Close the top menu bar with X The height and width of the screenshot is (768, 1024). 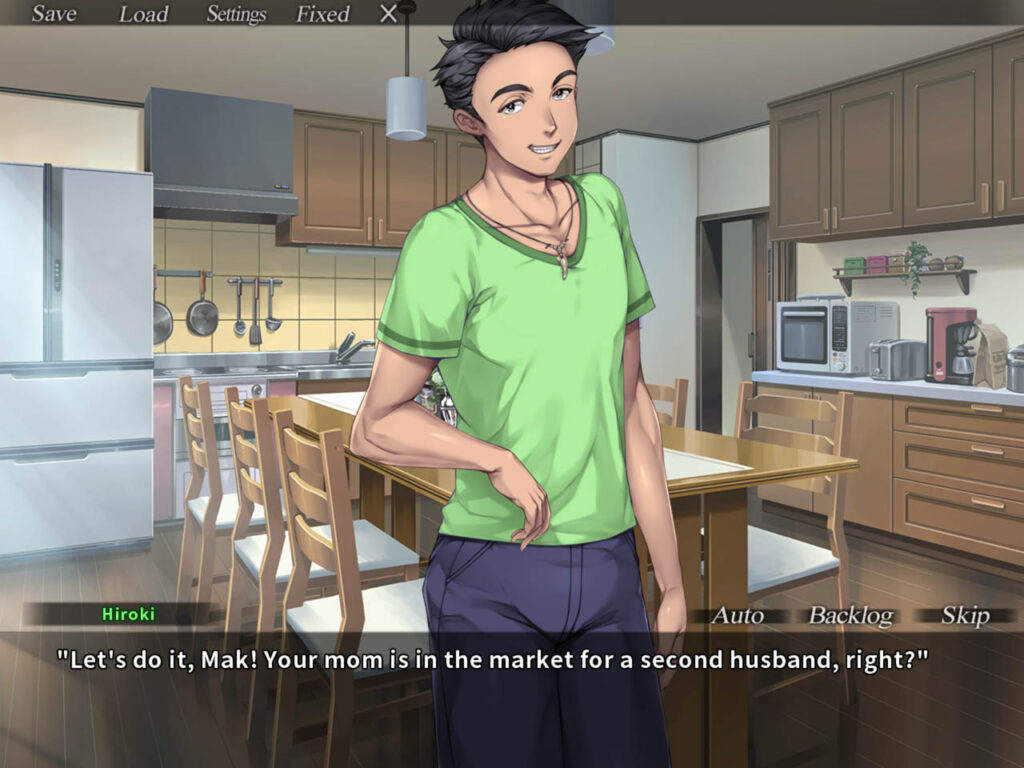coord(389,14)
